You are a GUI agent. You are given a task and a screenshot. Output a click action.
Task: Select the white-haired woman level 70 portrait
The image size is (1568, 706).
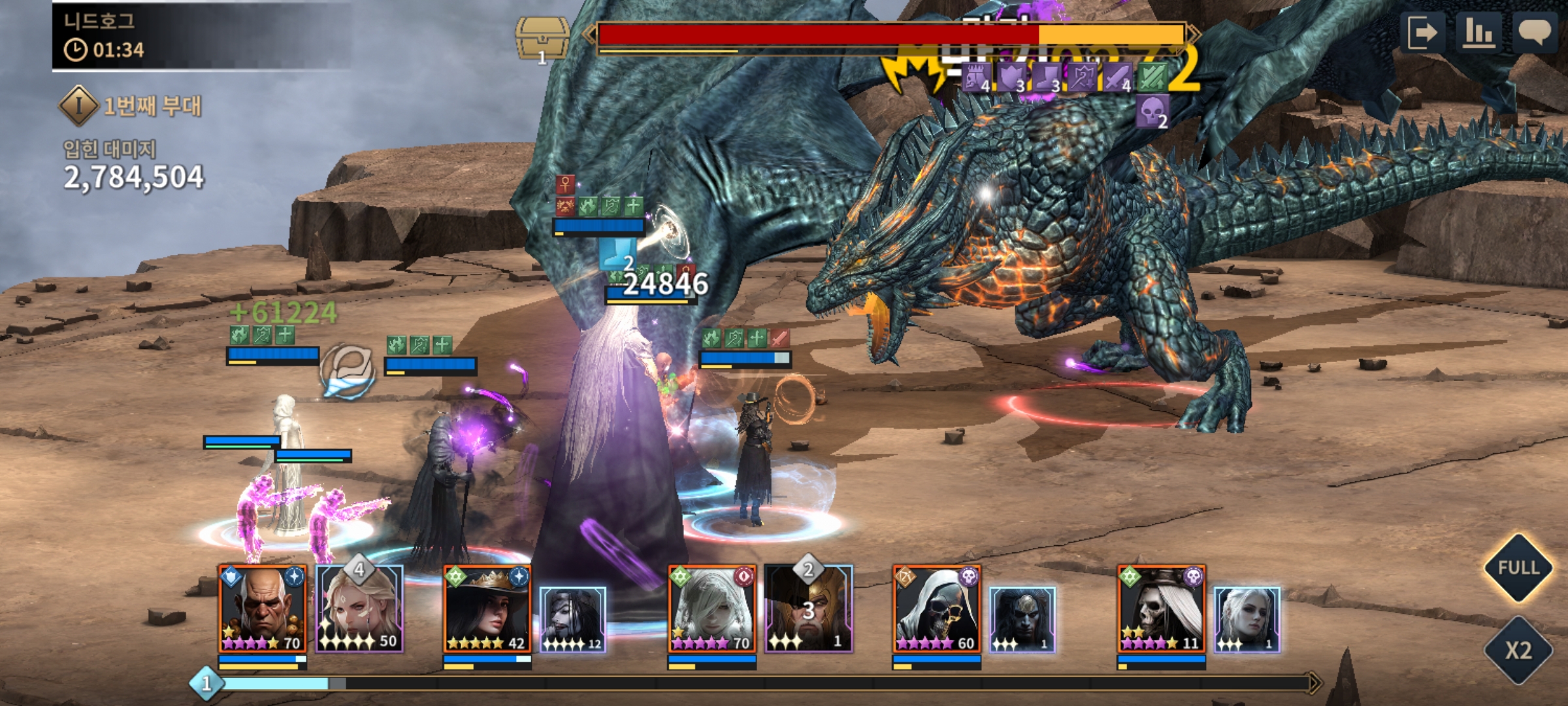(711, 609)
